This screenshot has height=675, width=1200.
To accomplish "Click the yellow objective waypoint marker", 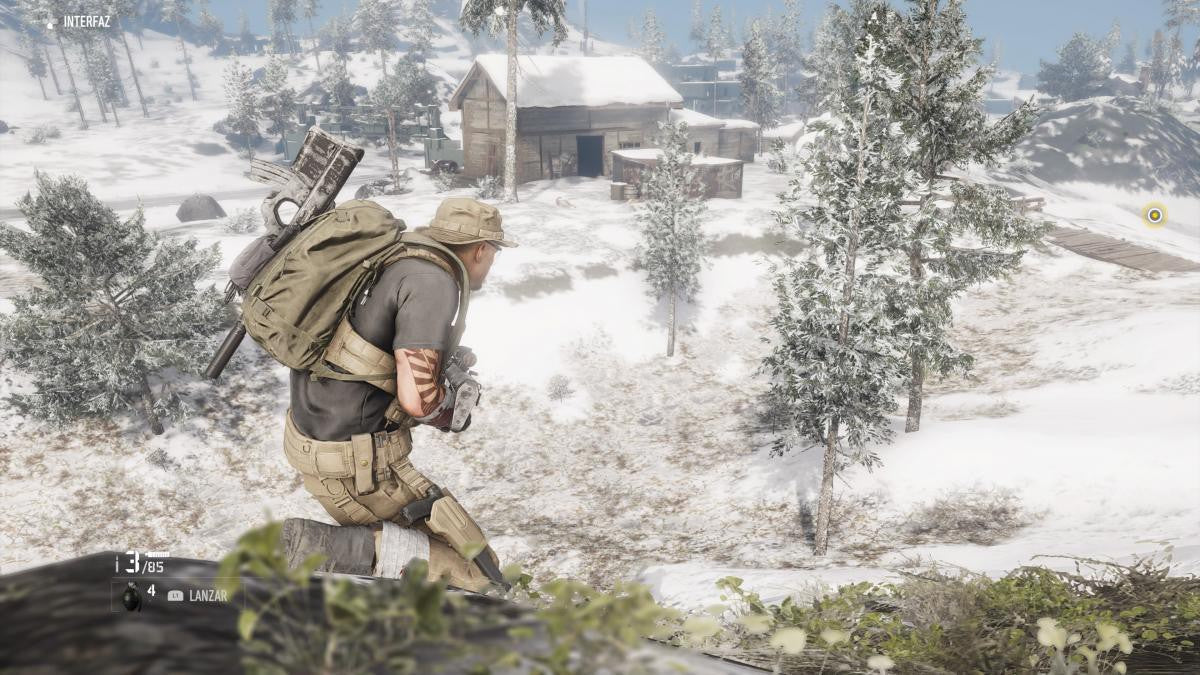I will click(1155, 214).
